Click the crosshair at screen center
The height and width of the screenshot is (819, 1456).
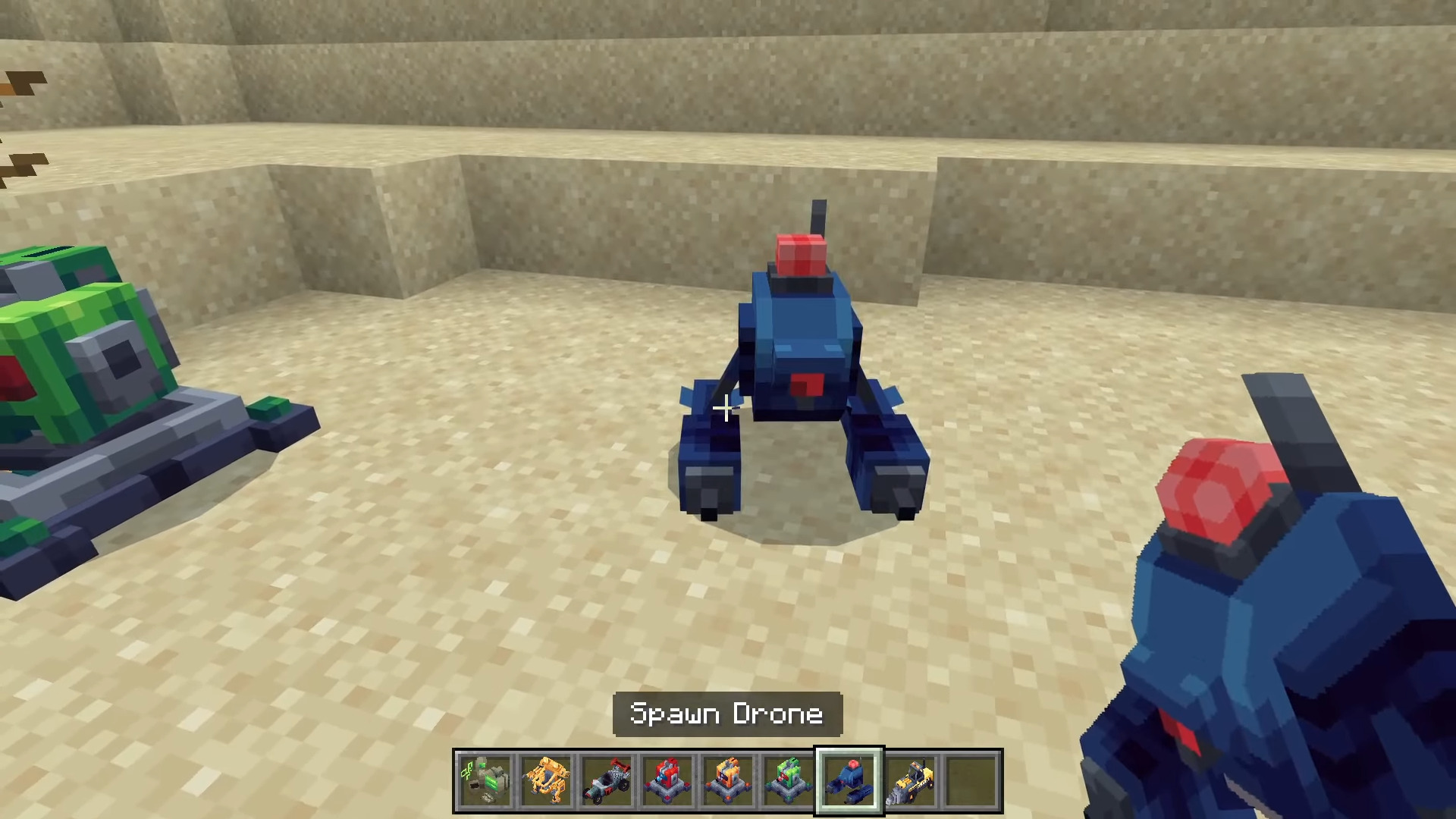point(726,409)
